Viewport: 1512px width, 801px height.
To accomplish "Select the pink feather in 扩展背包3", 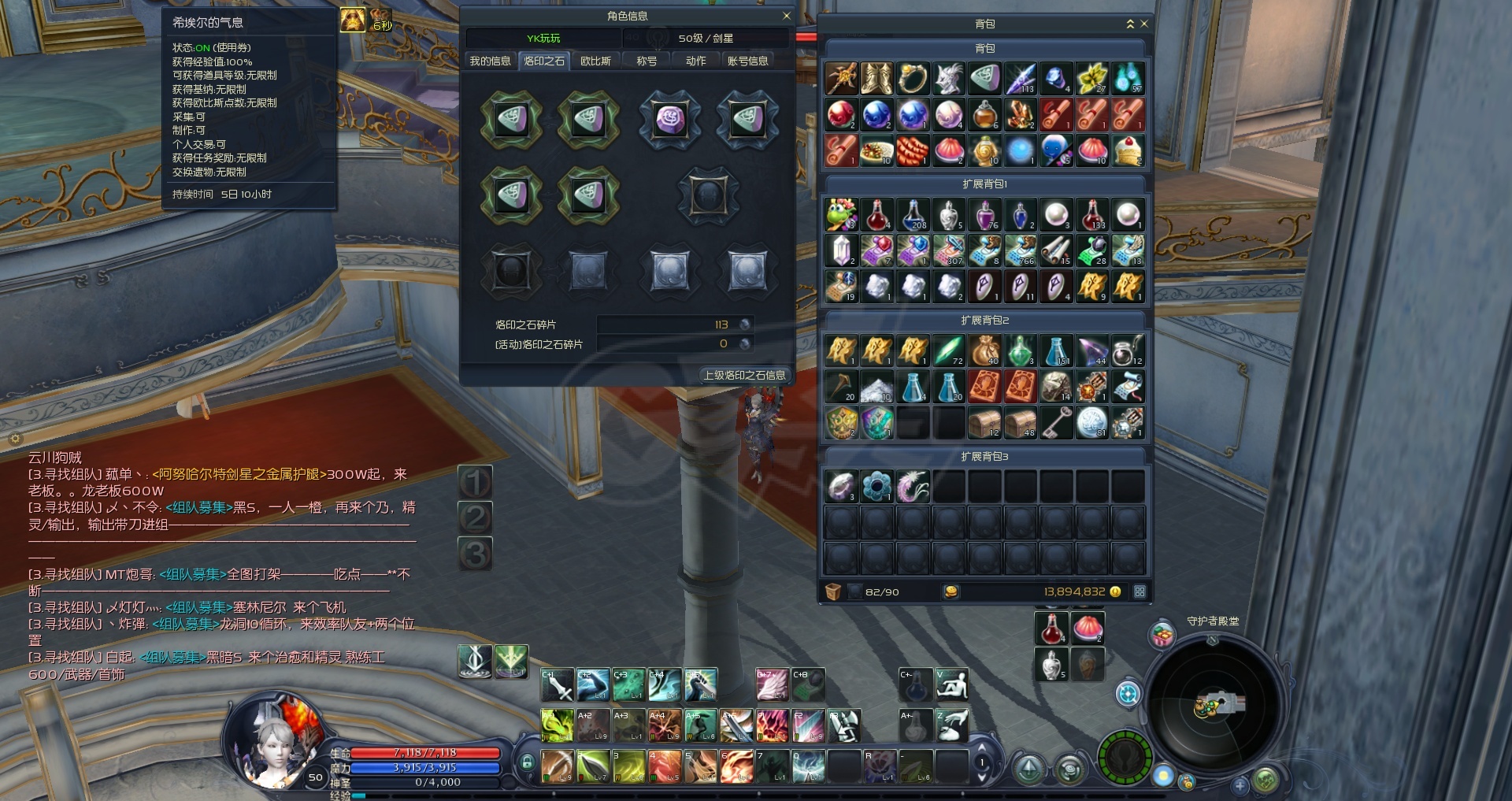I will (x=913, y=487).
